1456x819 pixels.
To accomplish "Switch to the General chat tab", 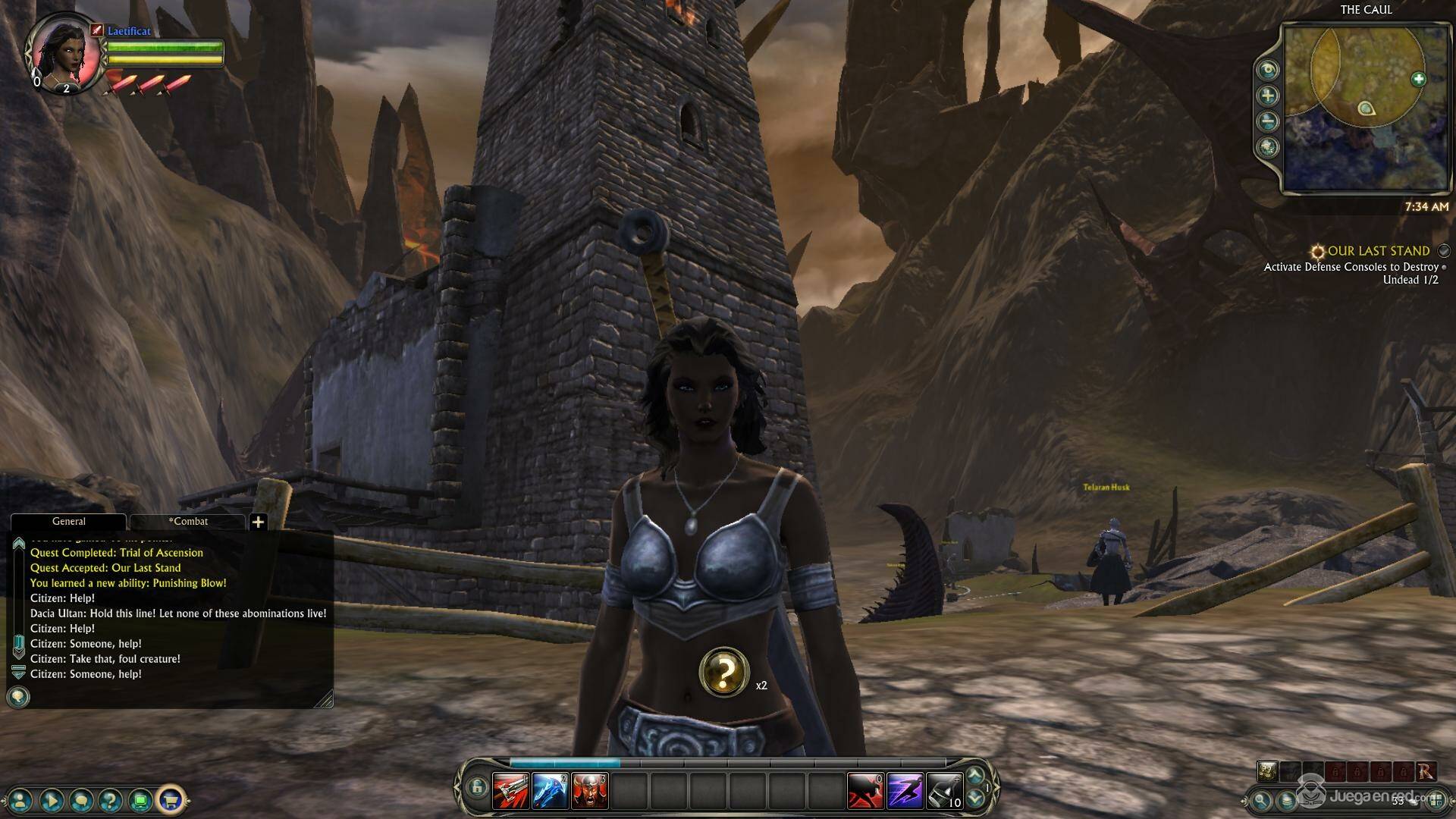I will (x=68, y=522).
